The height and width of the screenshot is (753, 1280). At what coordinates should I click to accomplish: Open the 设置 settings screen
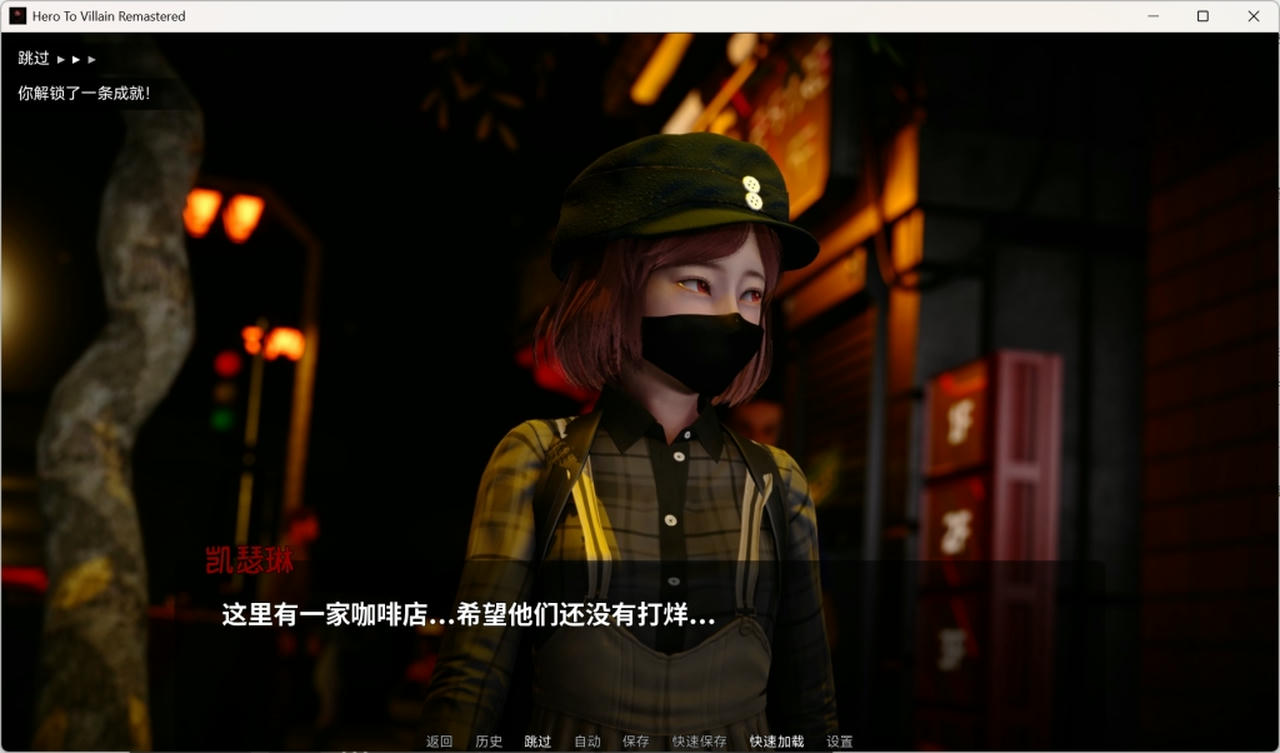840,742
